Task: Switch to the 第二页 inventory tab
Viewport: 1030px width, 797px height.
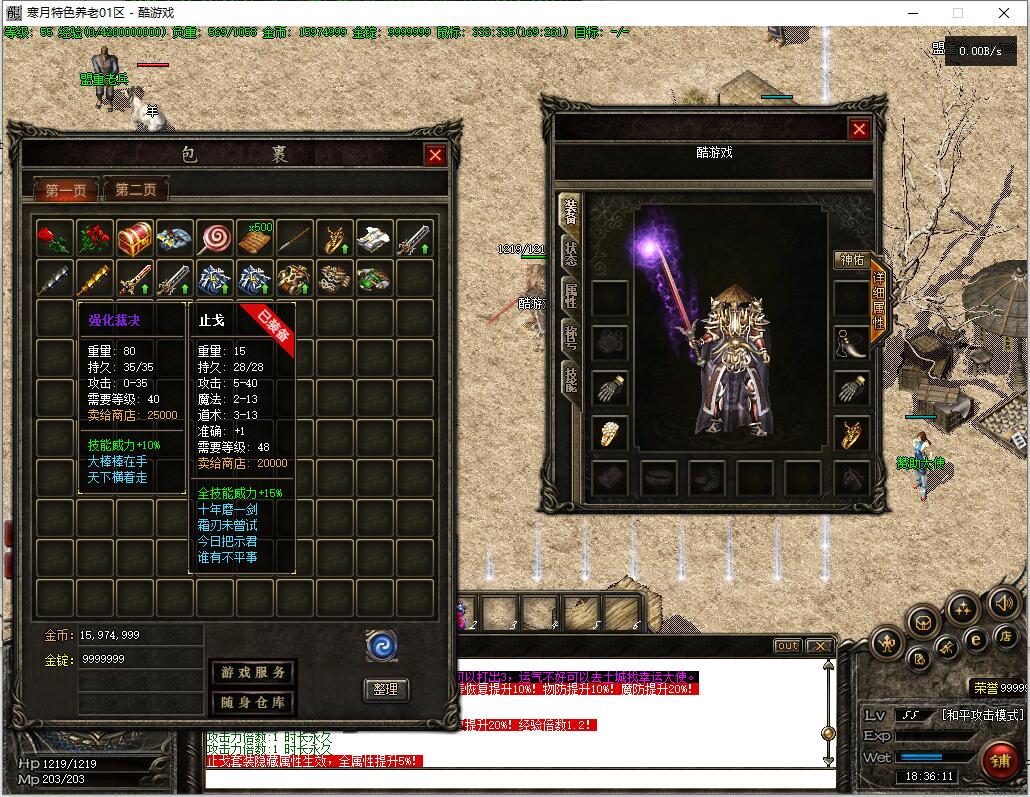Action: click(136, 189)
